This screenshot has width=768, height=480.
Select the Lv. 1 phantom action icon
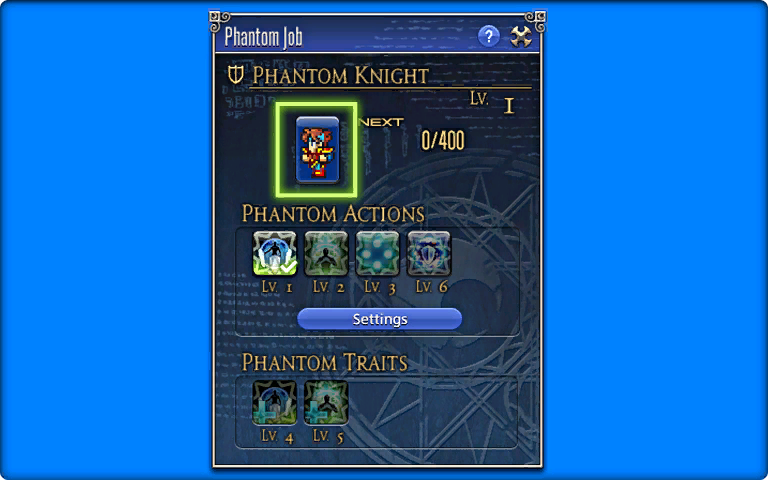[274, 253]
